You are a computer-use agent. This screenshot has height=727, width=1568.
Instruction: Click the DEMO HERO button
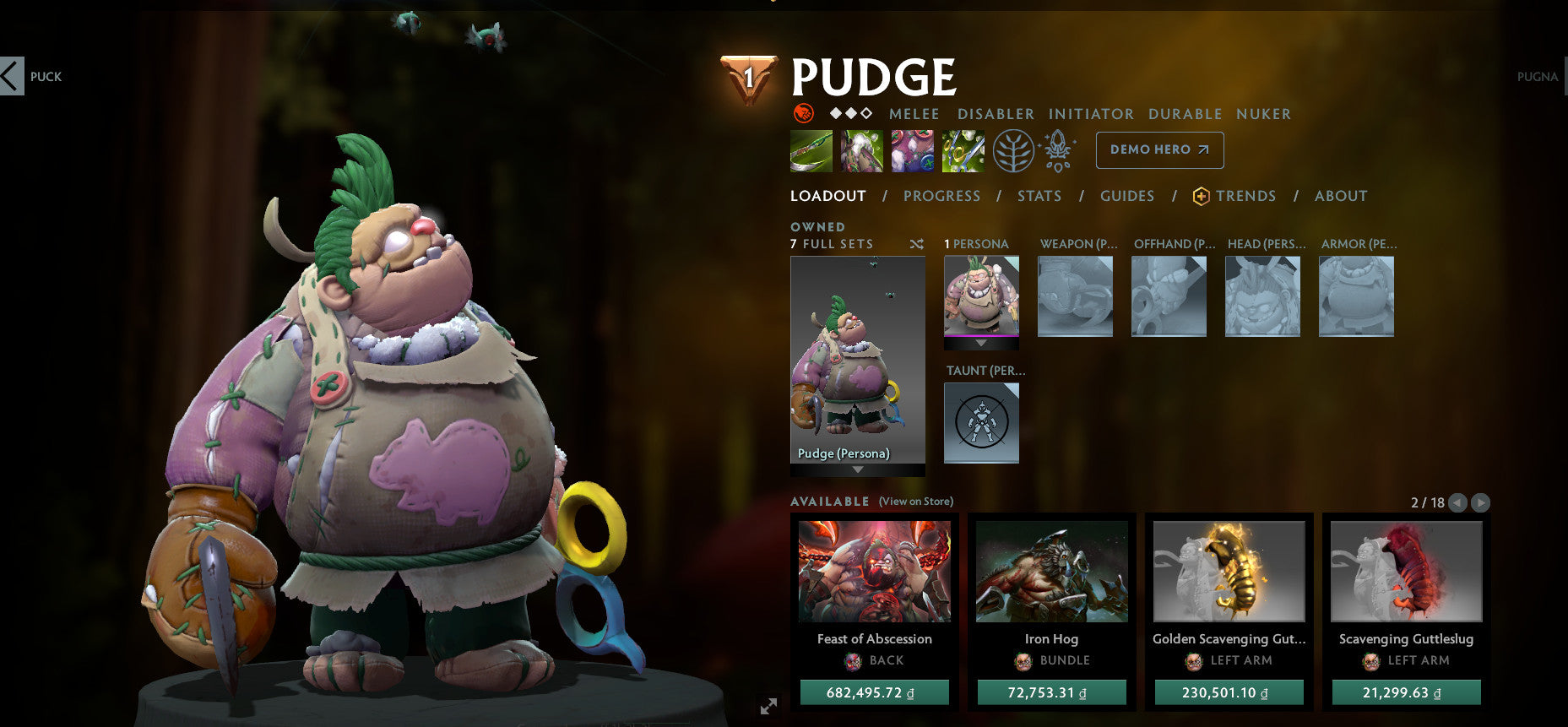pyautogui.click(x=1159, y=149)
